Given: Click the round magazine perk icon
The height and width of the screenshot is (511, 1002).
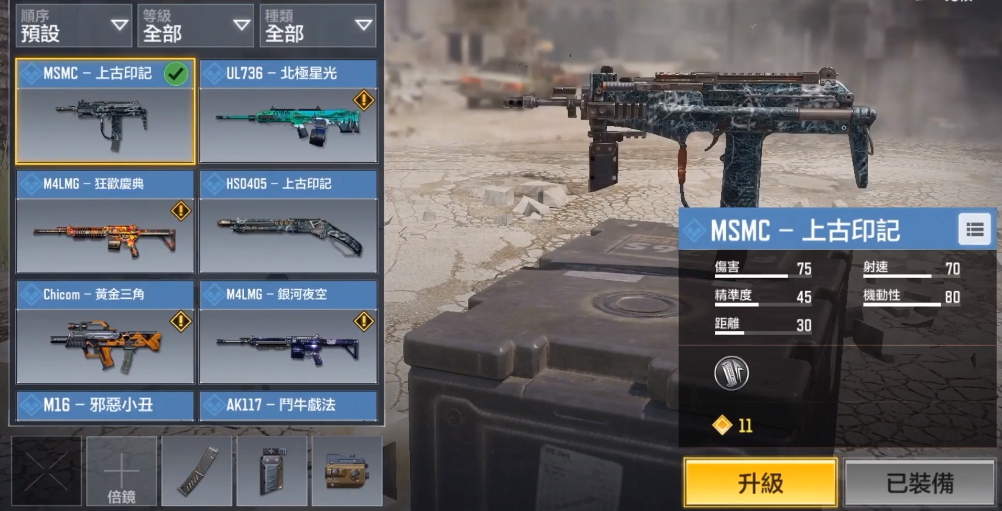Looking at the screenshot, I should 731,373.
